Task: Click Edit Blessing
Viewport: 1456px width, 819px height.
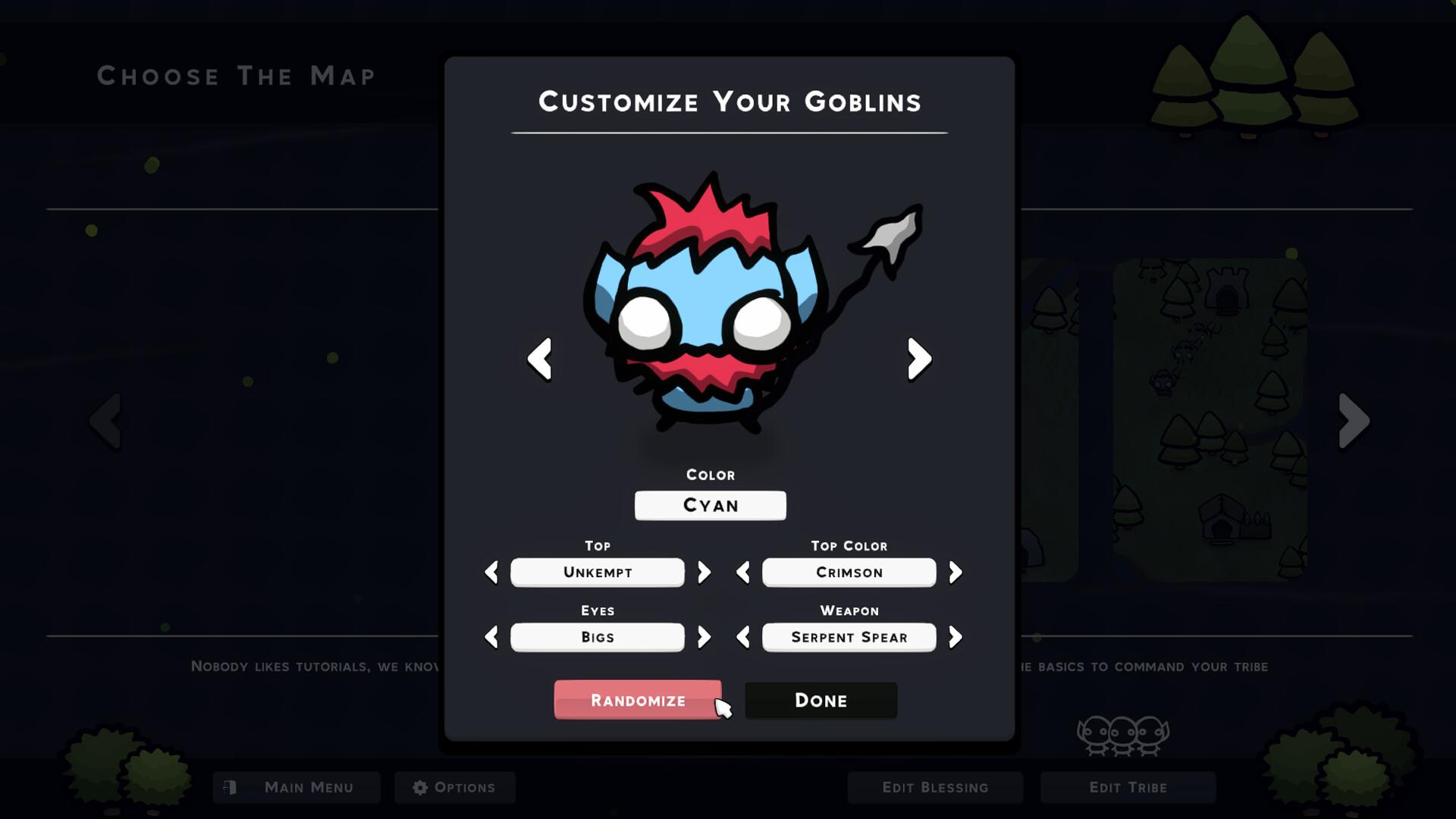Action: click(x=935, y=787)
